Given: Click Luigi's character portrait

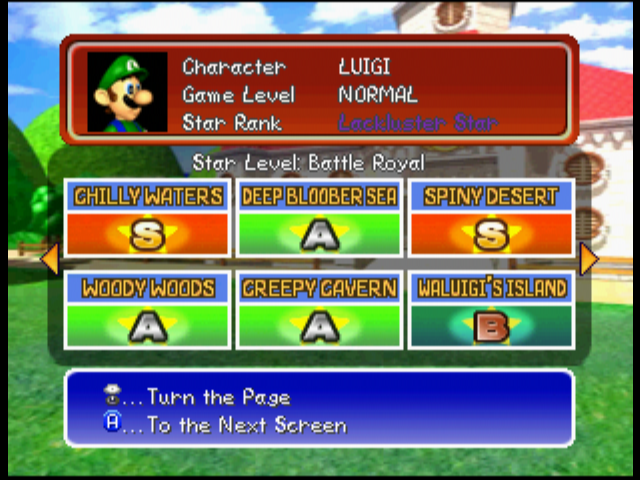Looking at the screenshot, I should tap(127, 92).
